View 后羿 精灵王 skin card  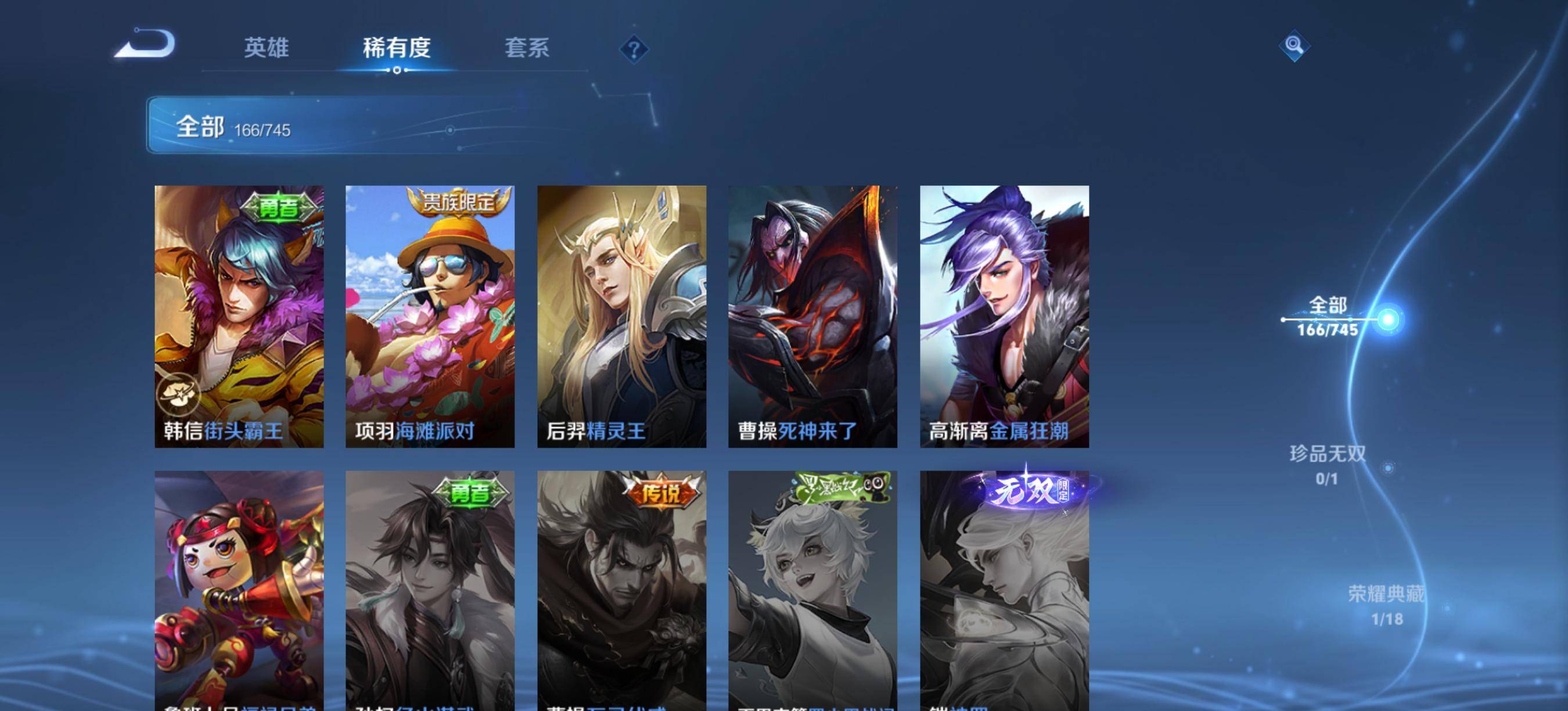click(x=621, y=317)
